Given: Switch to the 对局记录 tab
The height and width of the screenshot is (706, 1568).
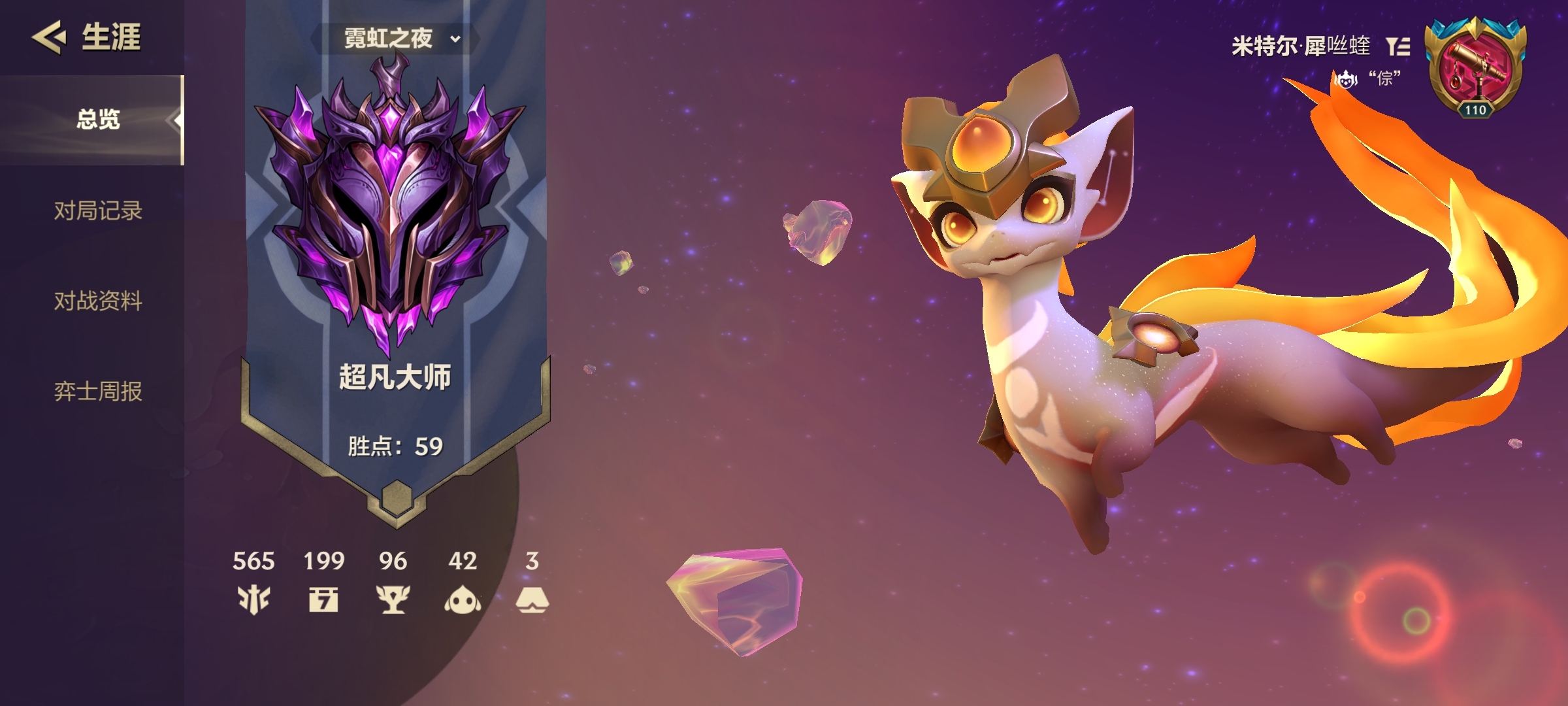Looking at the screenshot, I should pos(98,210).
